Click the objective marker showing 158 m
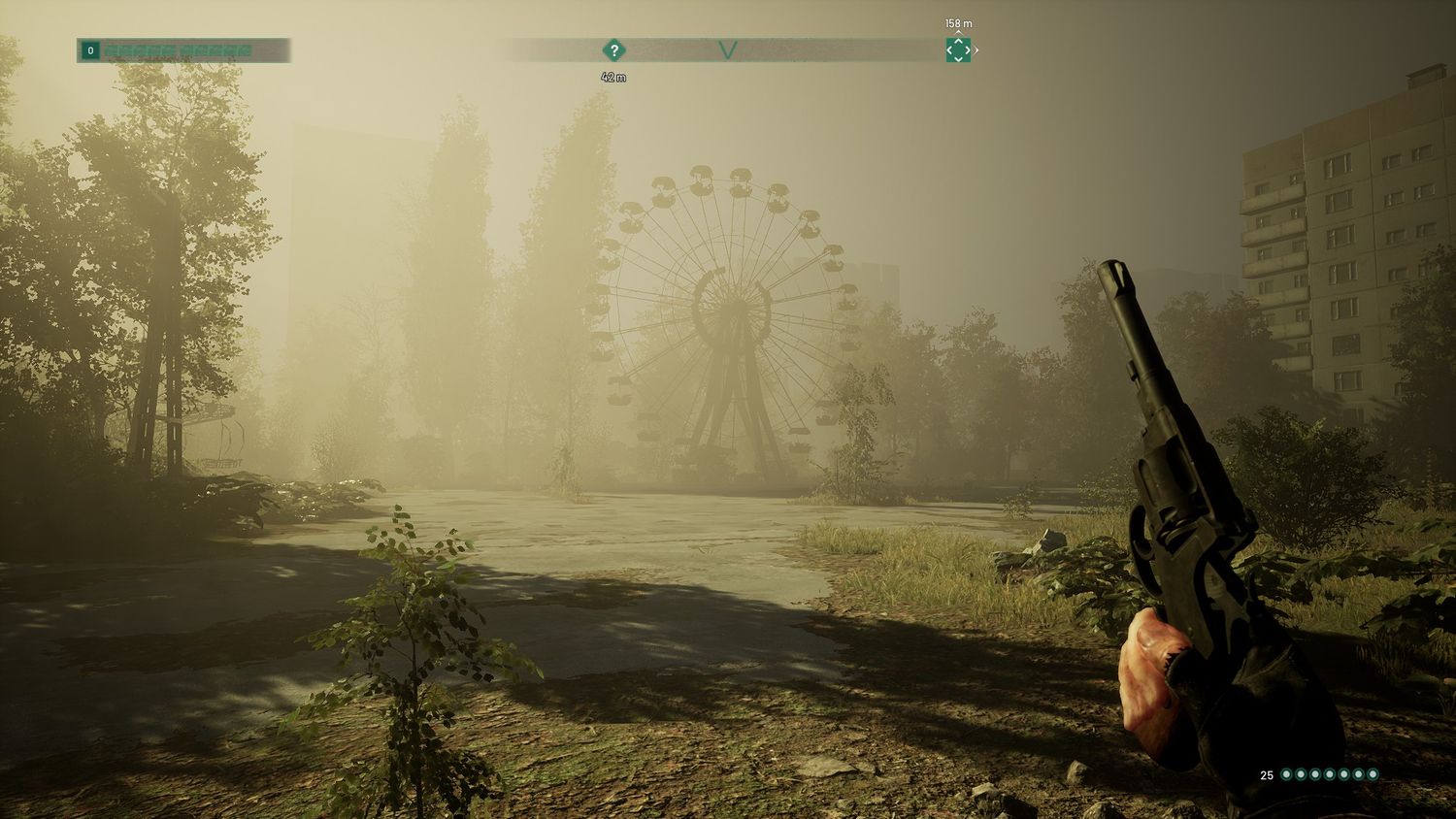This screenshot has height=819, width=1456. pyautogui.click(x=958, y=50)
